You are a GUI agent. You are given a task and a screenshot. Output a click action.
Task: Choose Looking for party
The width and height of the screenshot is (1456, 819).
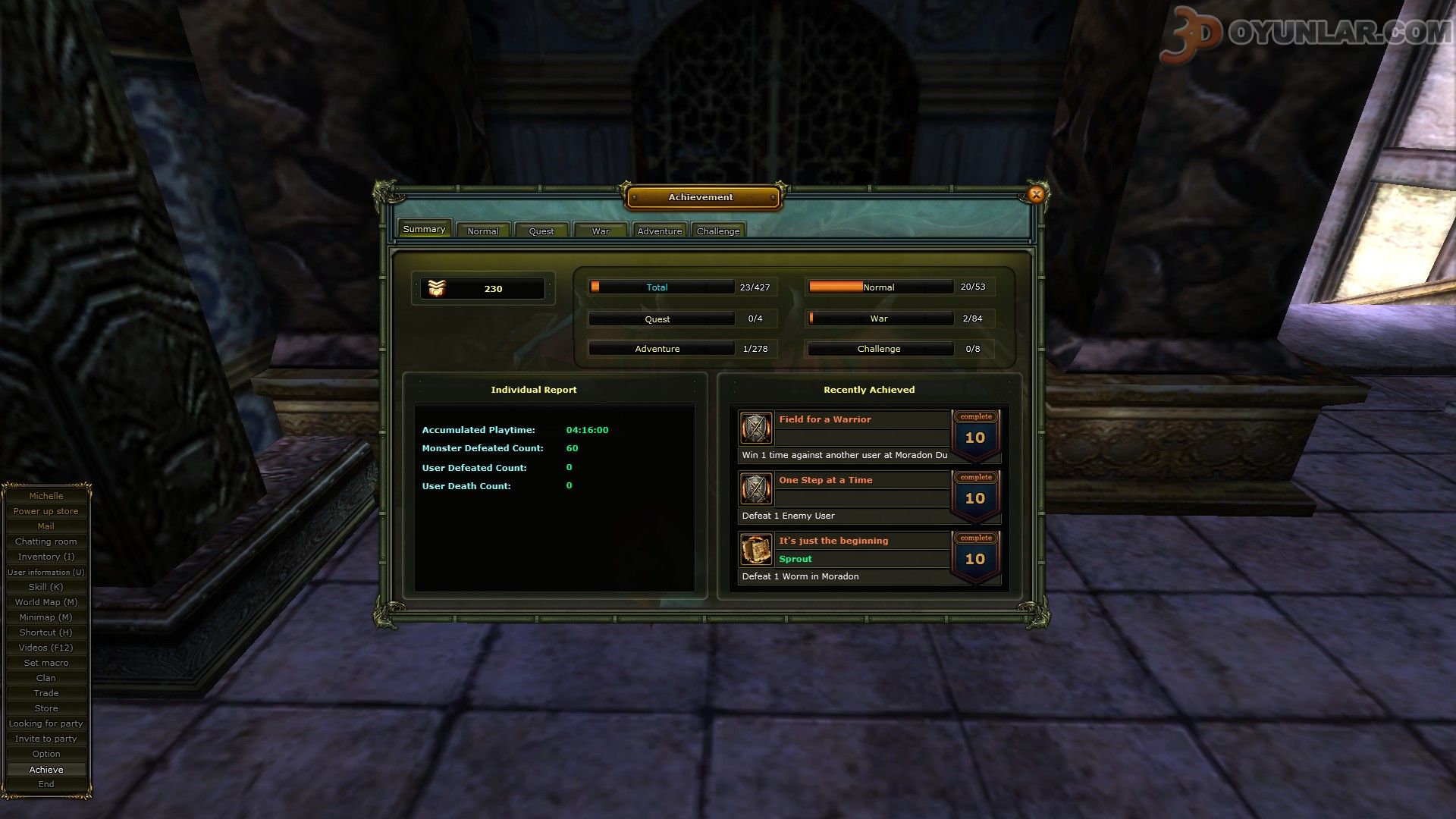[x=46, y=723]
